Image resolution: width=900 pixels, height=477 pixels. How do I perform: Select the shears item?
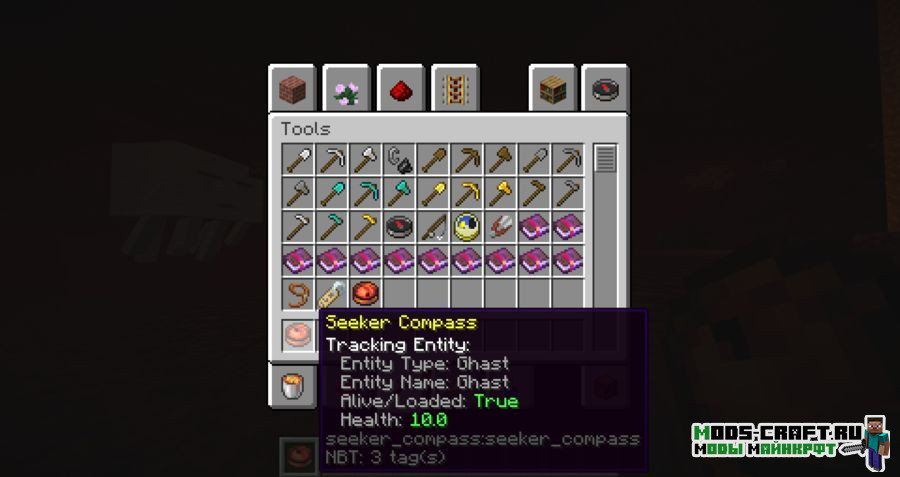(x=501, y=226)
